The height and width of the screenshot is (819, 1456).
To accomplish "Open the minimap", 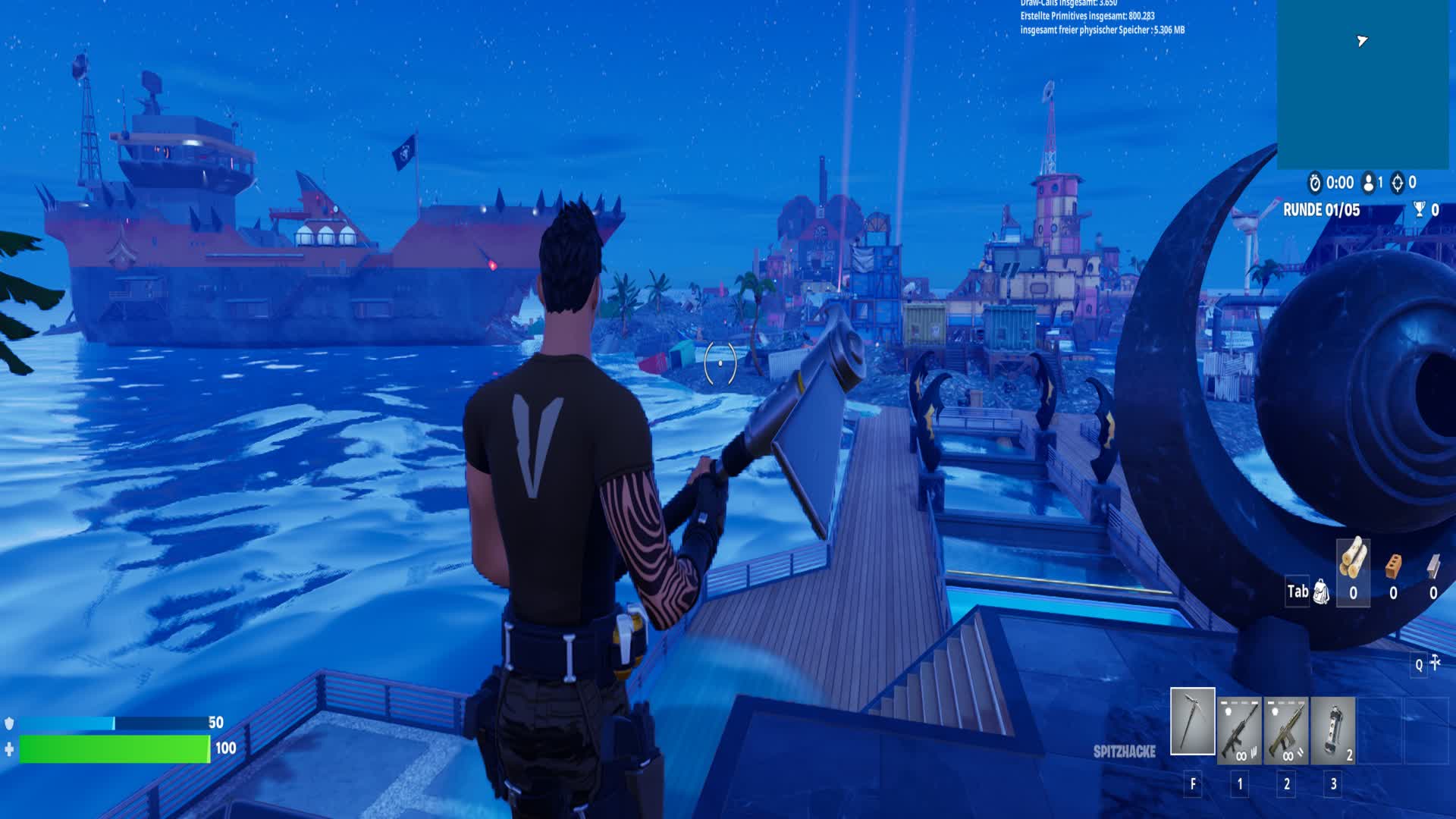I will (x=1363, y=83).
